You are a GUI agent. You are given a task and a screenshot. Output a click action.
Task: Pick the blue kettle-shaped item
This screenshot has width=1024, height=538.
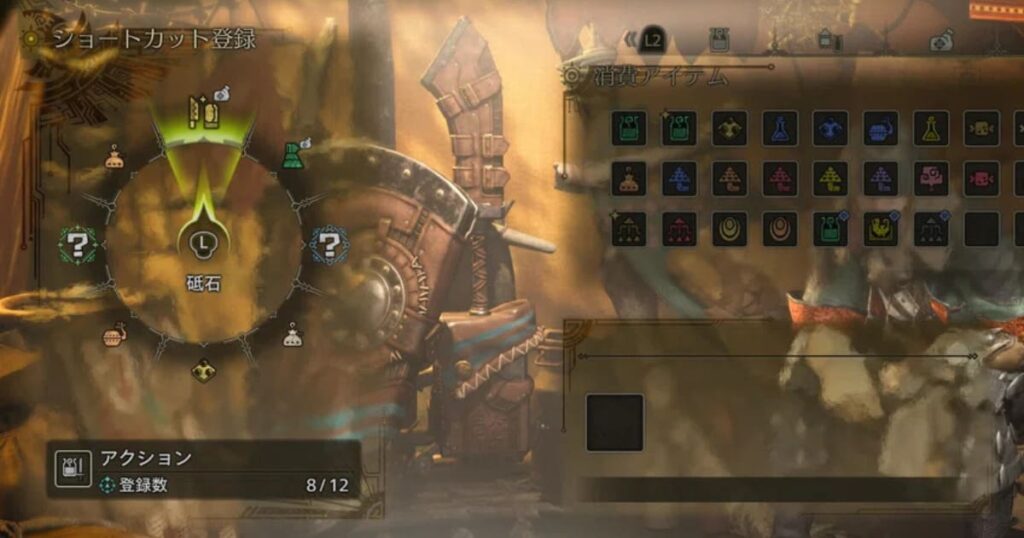pyautogui.click(x=880, y=128)
